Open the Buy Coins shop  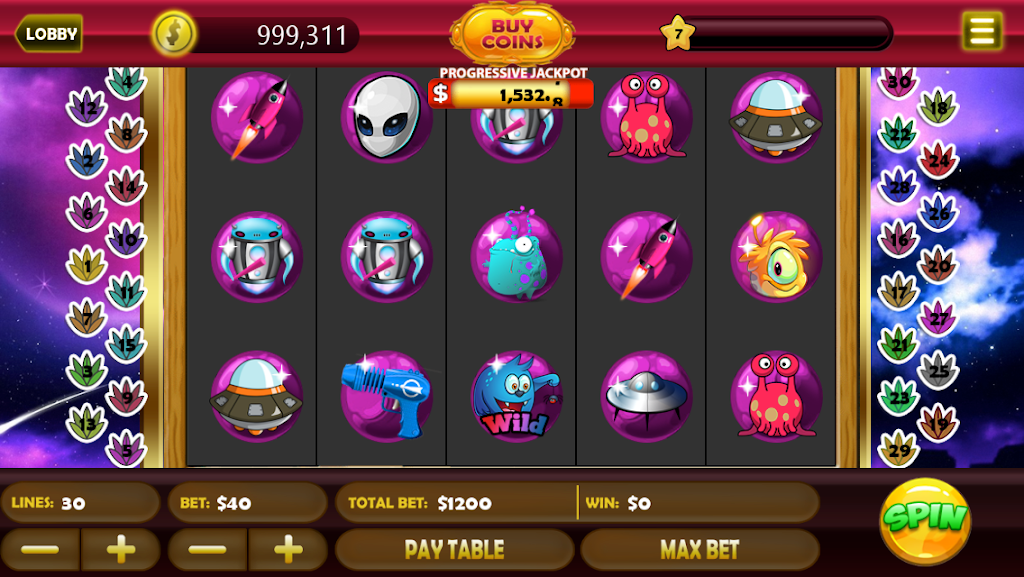512,33
